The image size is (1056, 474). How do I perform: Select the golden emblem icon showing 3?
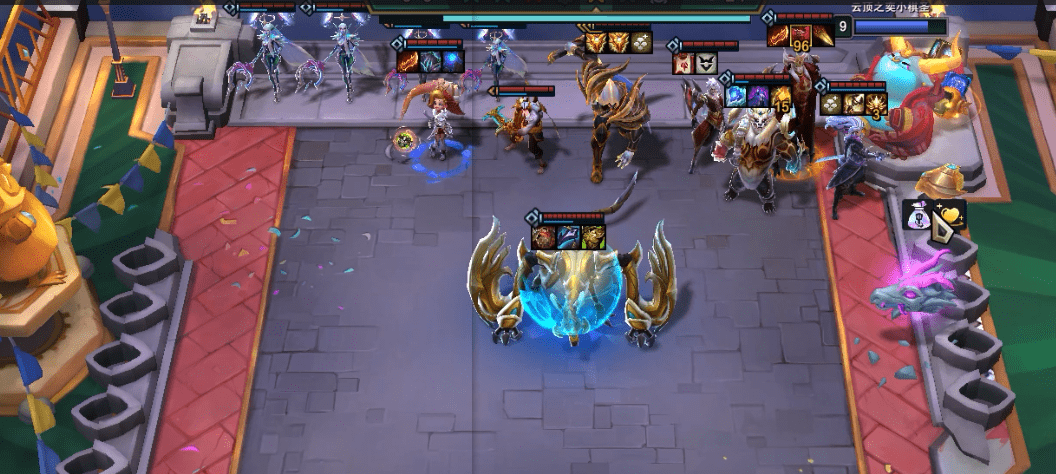874,102
